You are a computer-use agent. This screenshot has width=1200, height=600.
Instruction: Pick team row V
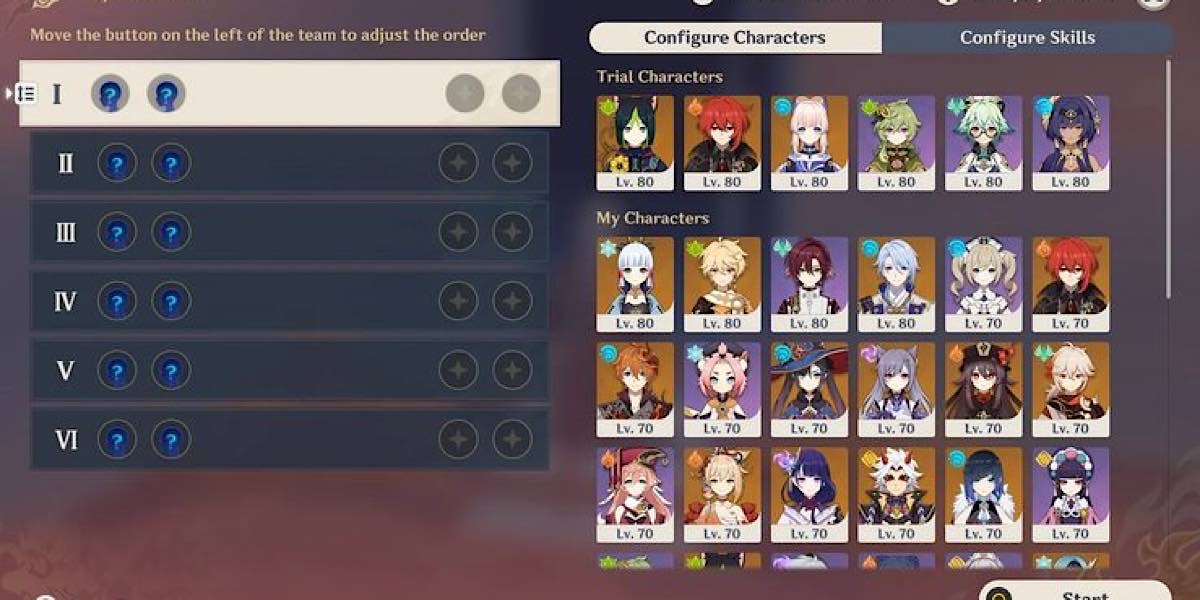coord(290,370)
